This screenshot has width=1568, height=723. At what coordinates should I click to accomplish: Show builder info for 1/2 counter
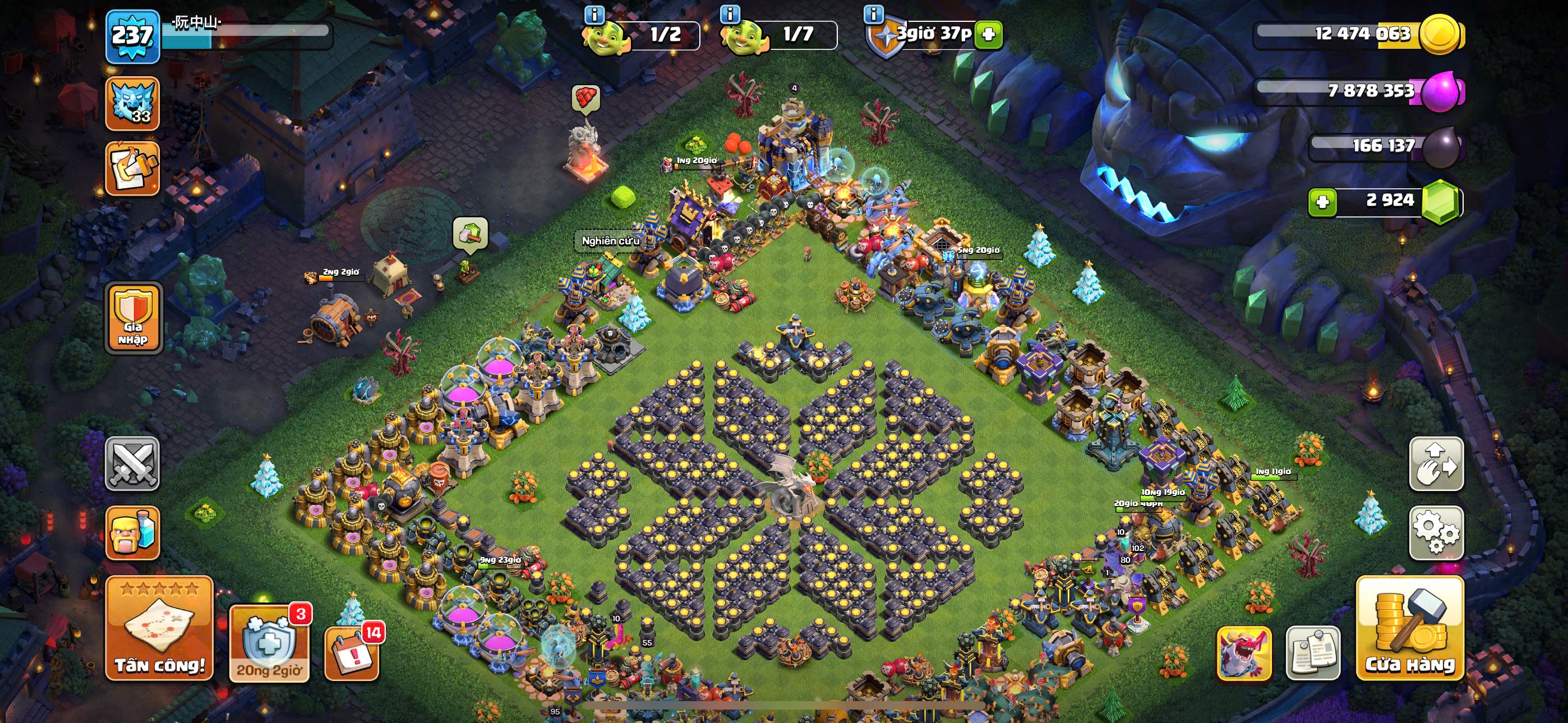(594, 13)
